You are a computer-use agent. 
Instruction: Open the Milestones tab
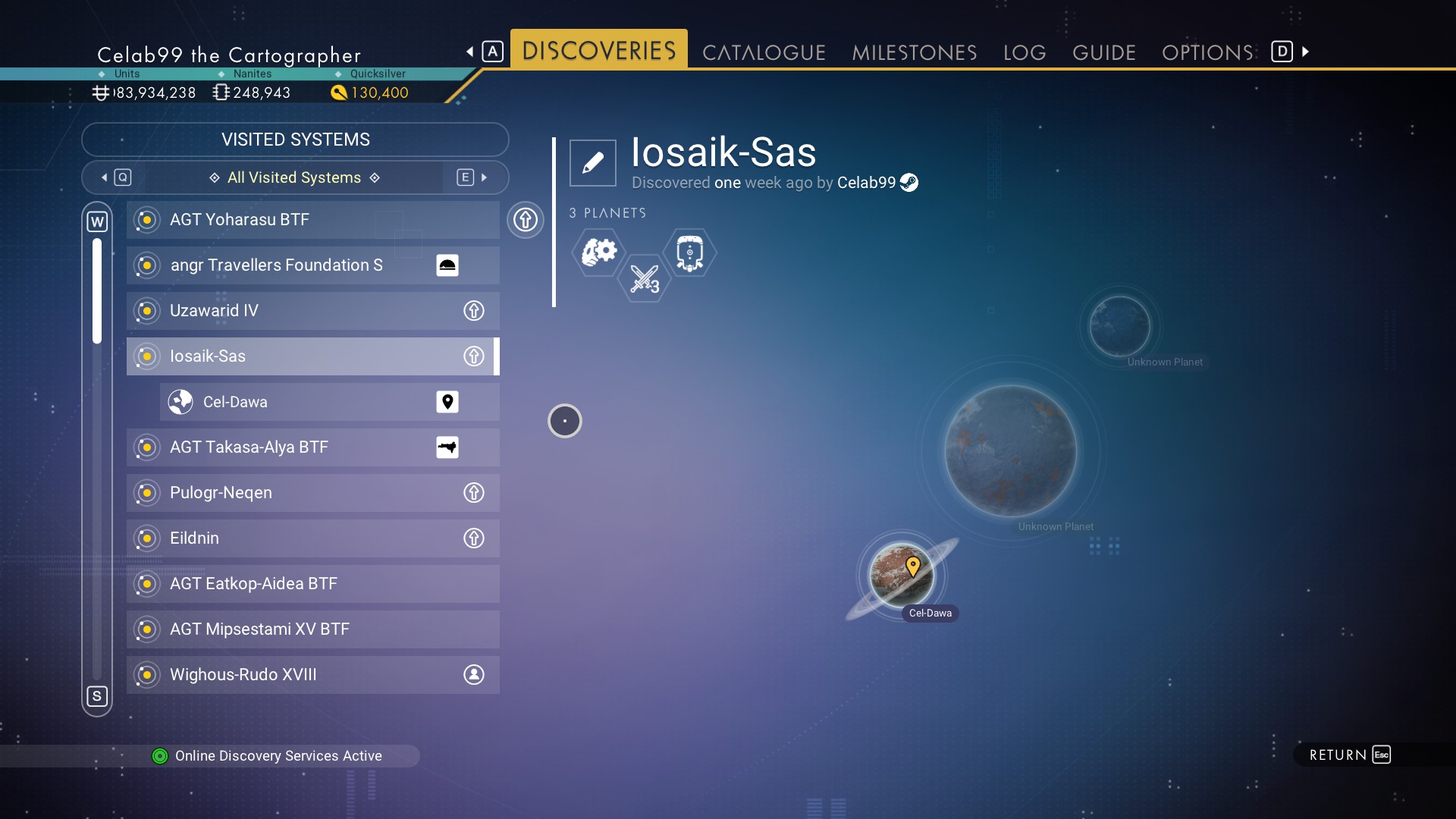(x=914, y=52)
